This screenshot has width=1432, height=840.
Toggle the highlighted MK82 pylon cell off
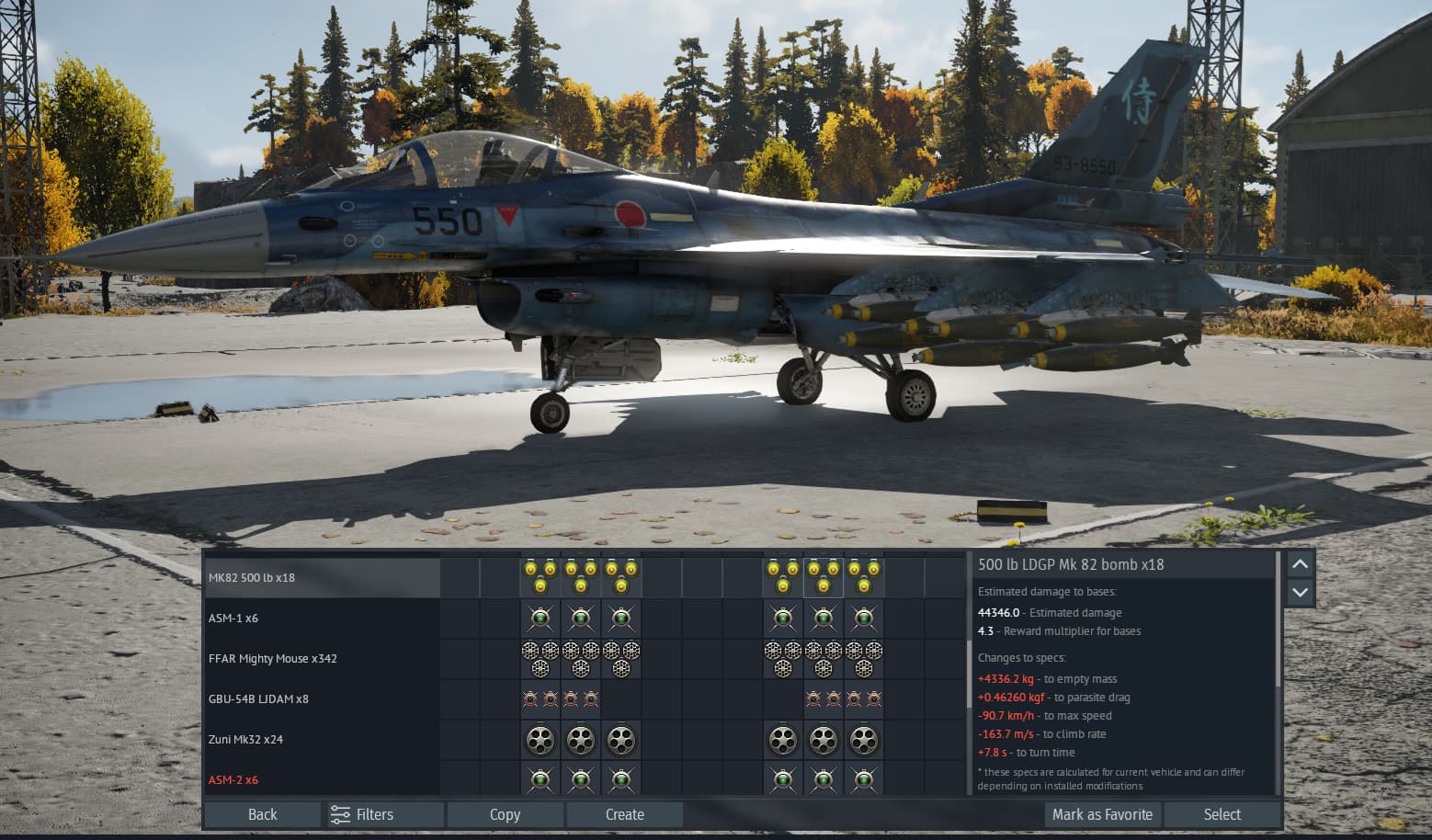[x=823, y=577]
